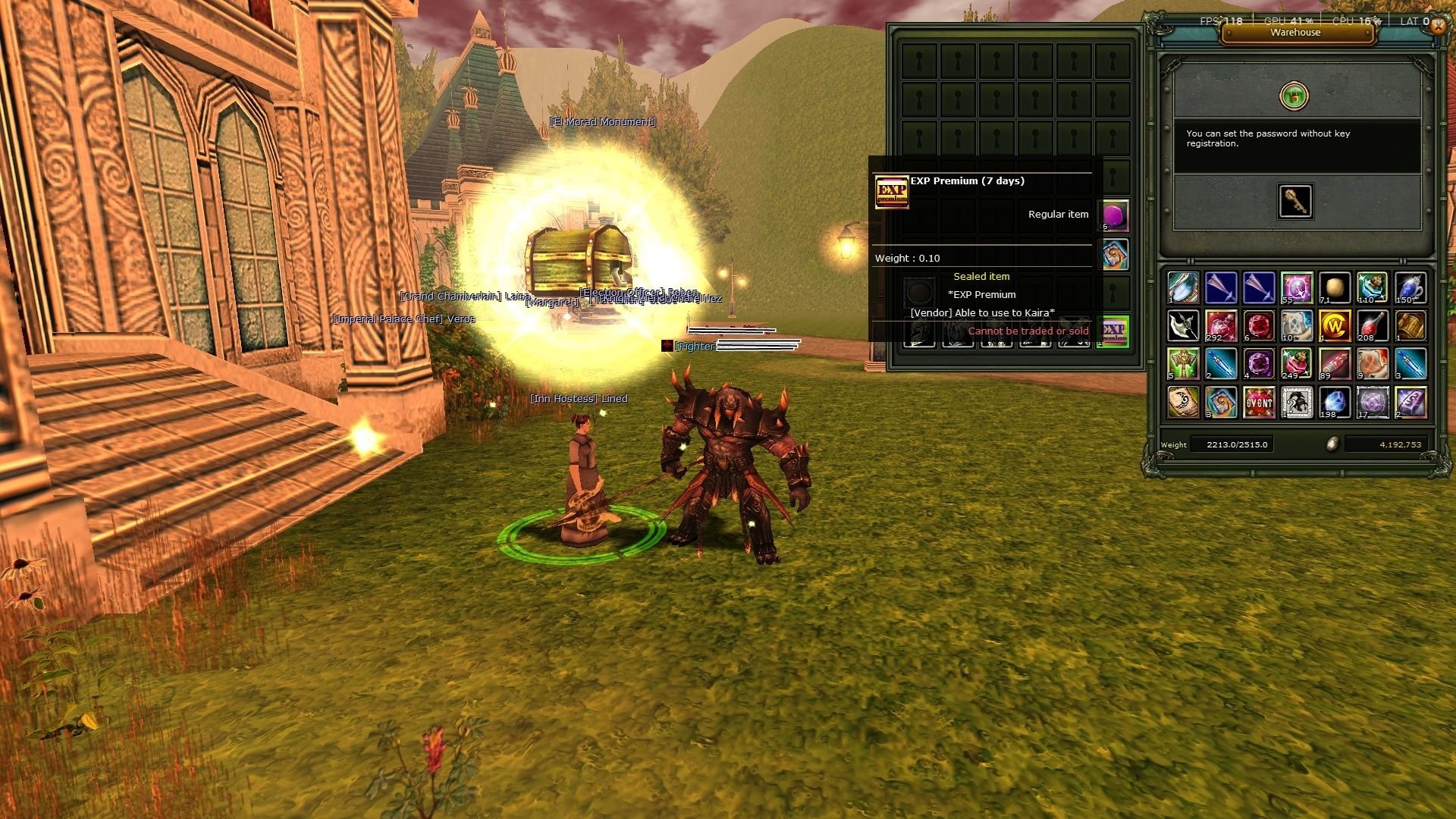
Task: Select the blue gem stack of 198
Action: tap(1335, 403)
